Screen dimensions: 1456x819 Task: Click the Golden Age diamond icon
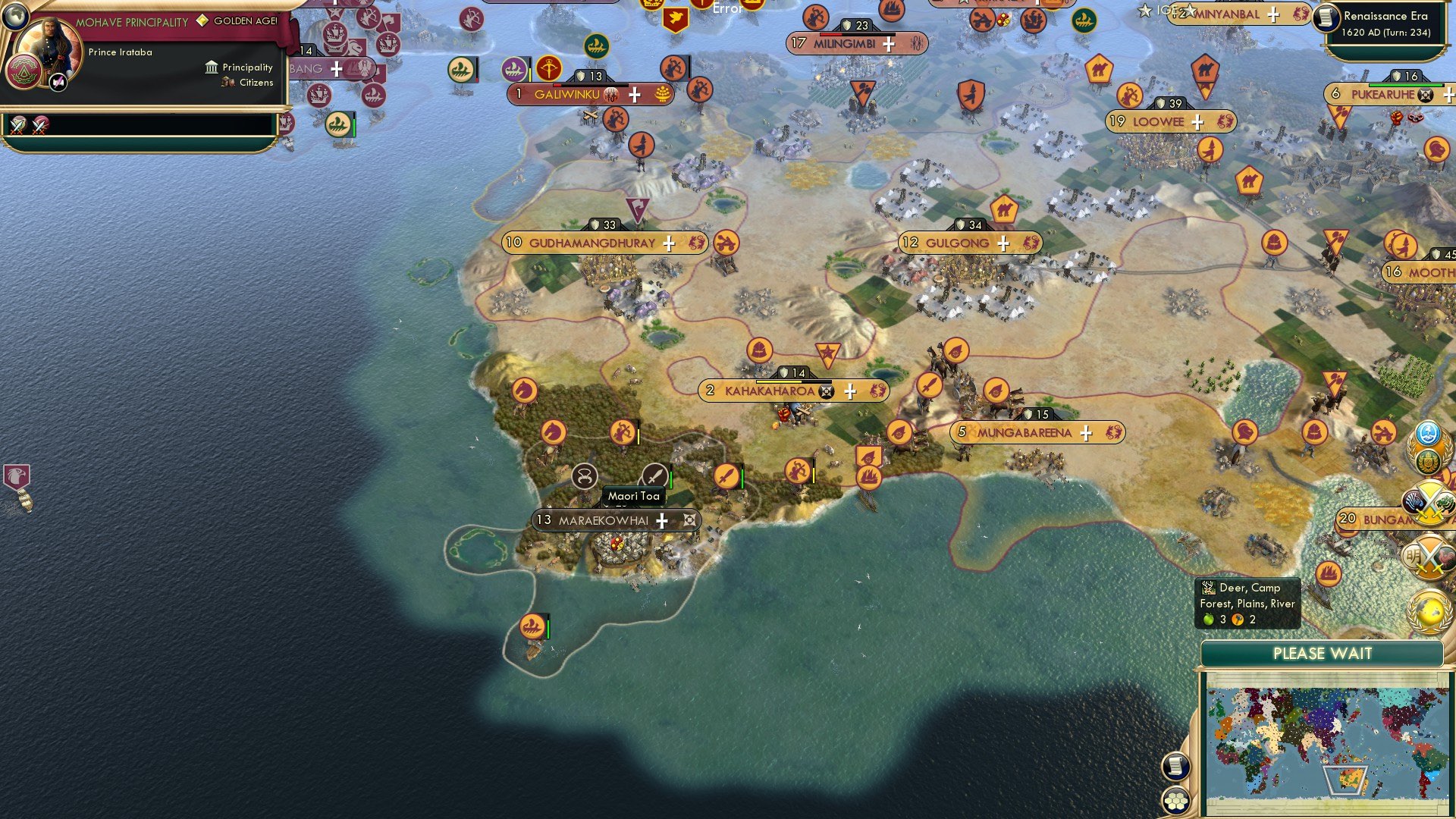[201, 22]
